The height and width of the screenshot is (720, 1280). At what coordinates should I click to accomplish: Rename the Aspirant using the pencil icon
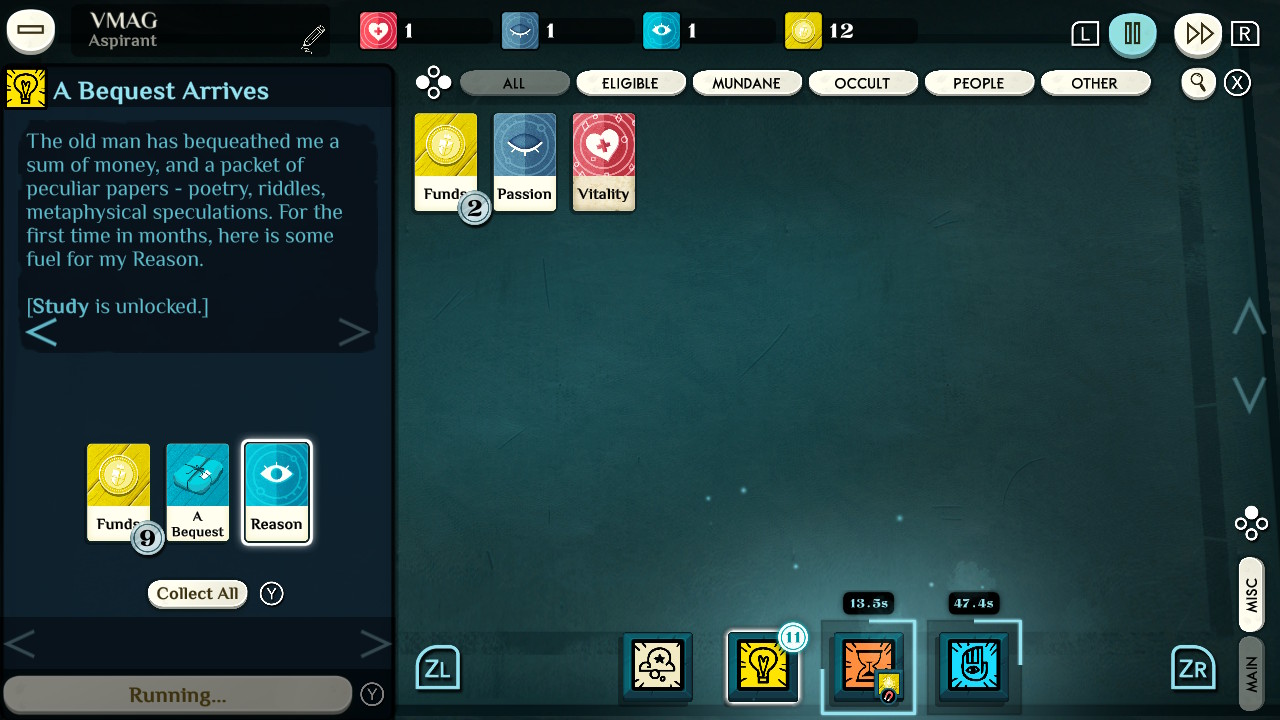click(x=311, y=35)
